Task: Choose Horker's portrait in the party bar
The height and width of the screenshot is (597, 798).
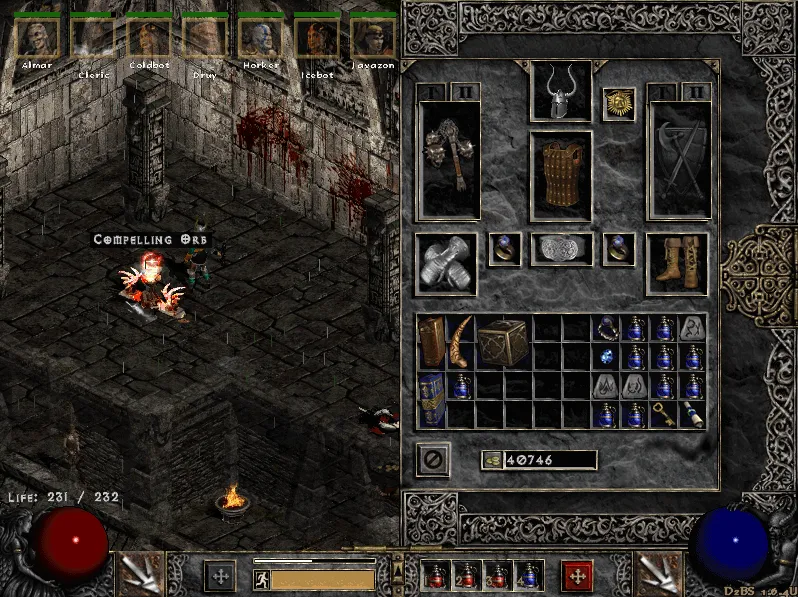Action: [x=259, y=36]
